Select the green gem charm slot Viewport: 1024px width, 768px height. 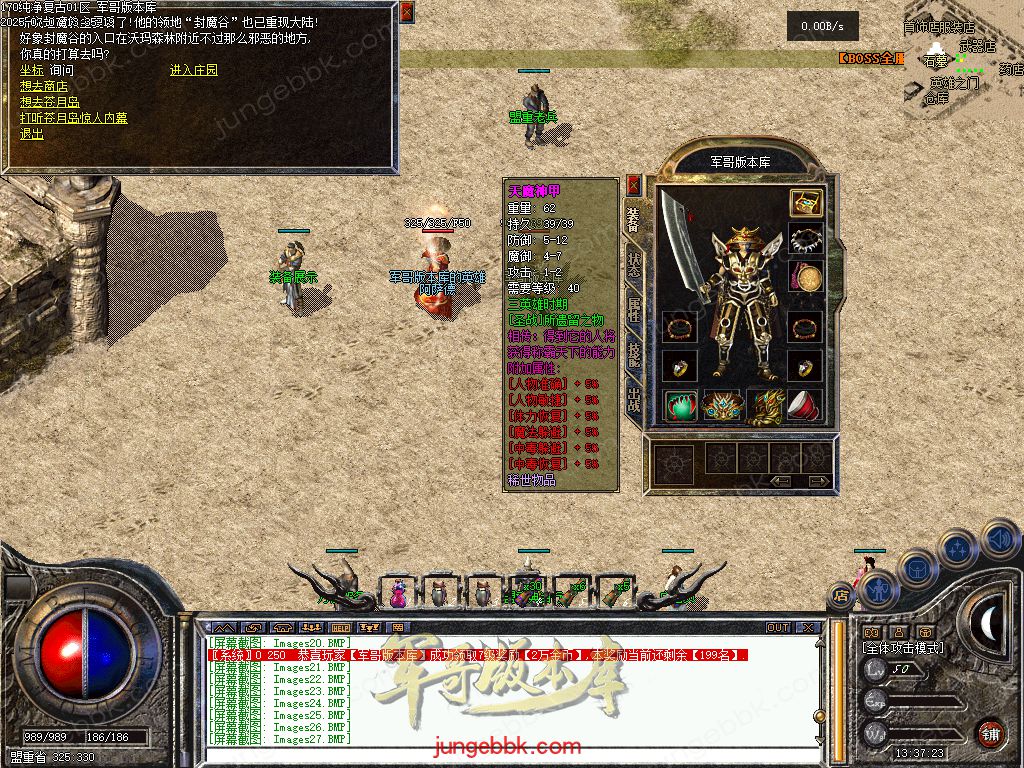coord(681,405)
